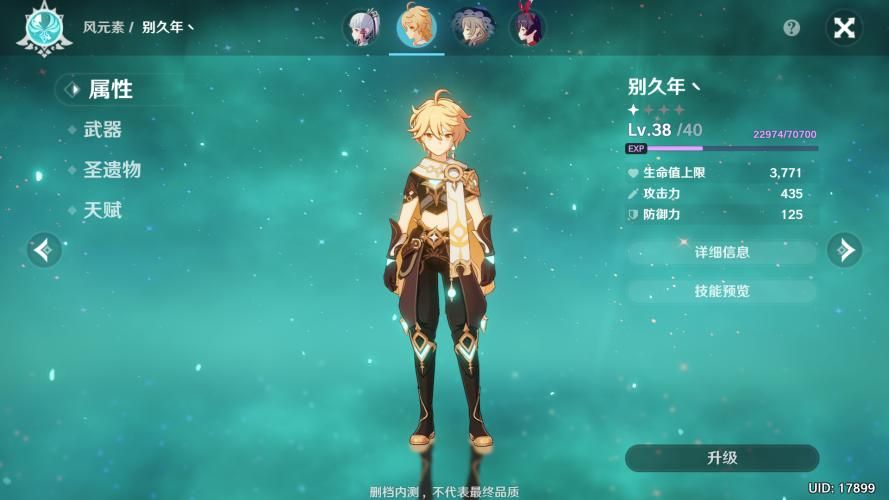Open the 圣遗物 artifacts section
This screenshot has height=500, width=889.
coord(111,170)
